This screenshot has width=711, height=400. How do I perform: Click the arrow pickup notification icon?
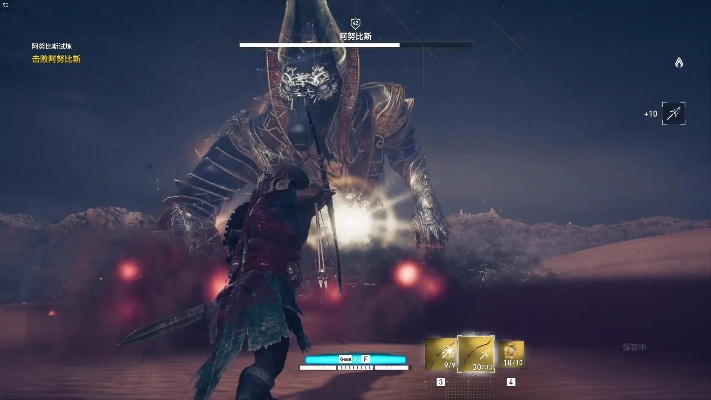click(x=673, y=114)
